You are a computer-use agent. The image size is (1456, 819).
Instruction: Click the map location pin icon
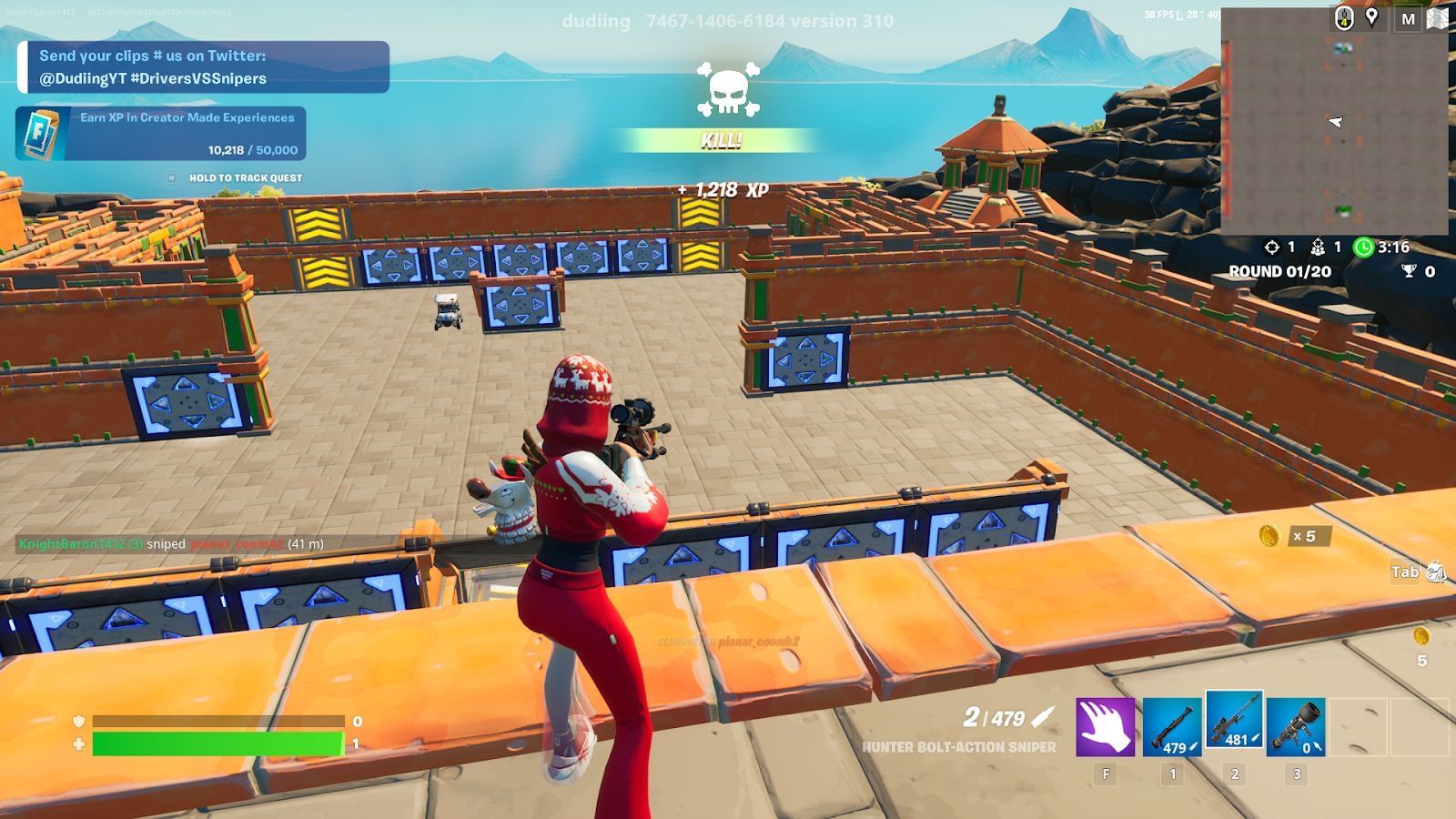pyautogui.click(x=1370, y=17)
